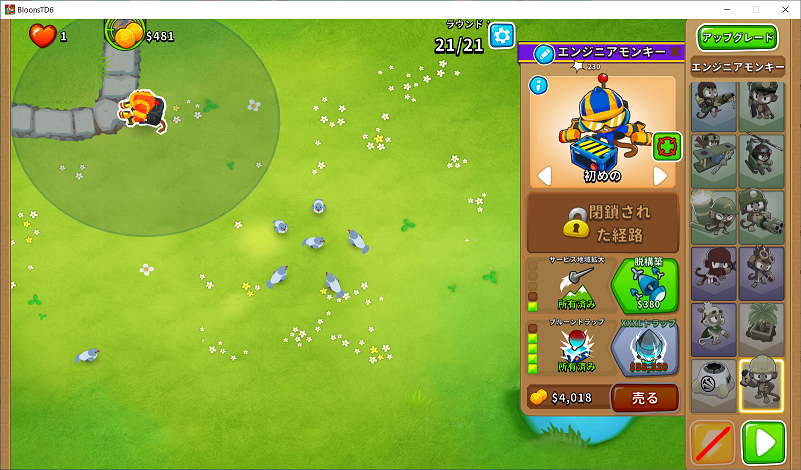The width and height of the screenshot is (801, 470).
Task: Open the アップグレード upgrades button
Action: tap(738, 38)
